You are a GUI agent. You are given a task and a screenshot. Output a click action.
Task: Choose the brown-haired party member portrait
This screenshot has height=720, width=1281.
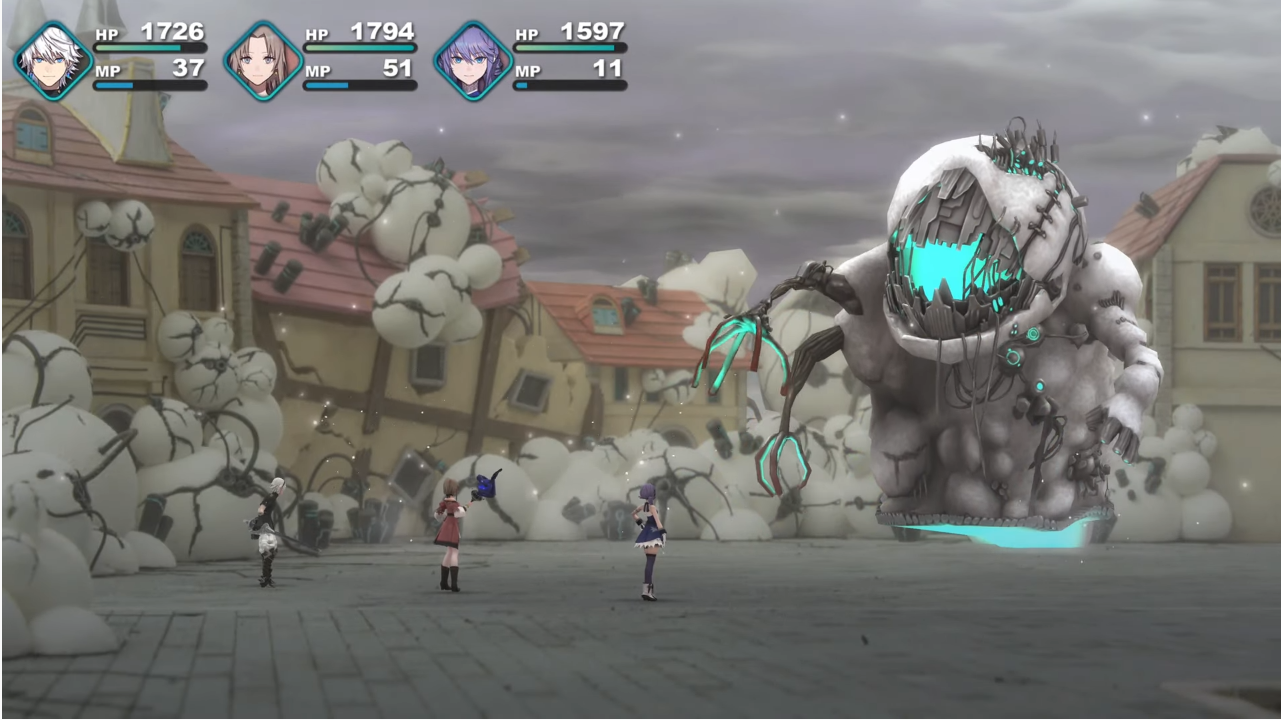pyautogui.click(x=263, y=61)
